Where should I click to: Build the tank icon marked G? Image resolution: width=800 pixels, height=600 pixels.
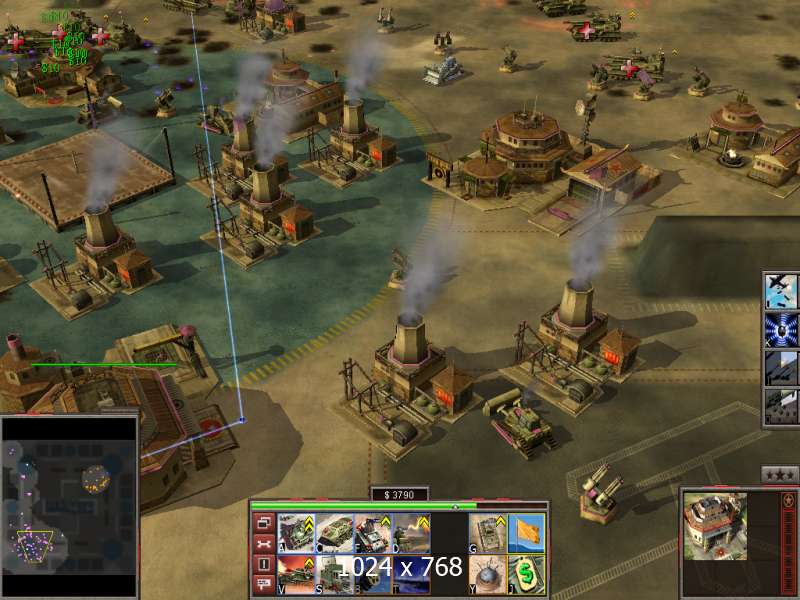pyautogui.click(x=487, y=533)
